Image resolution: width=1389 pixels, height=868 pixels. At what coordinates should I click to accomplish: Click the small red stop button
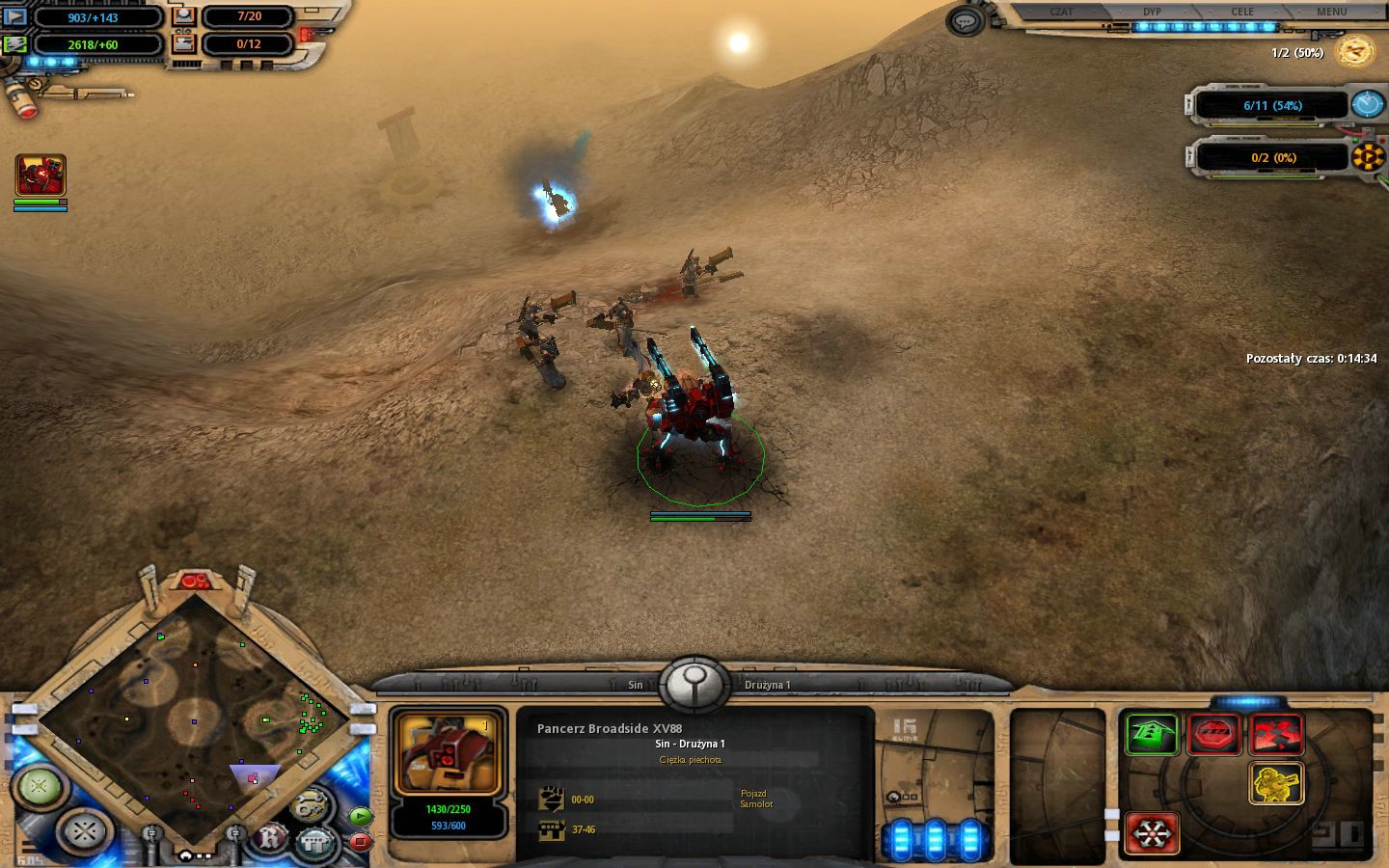click(x=360, y=841)
